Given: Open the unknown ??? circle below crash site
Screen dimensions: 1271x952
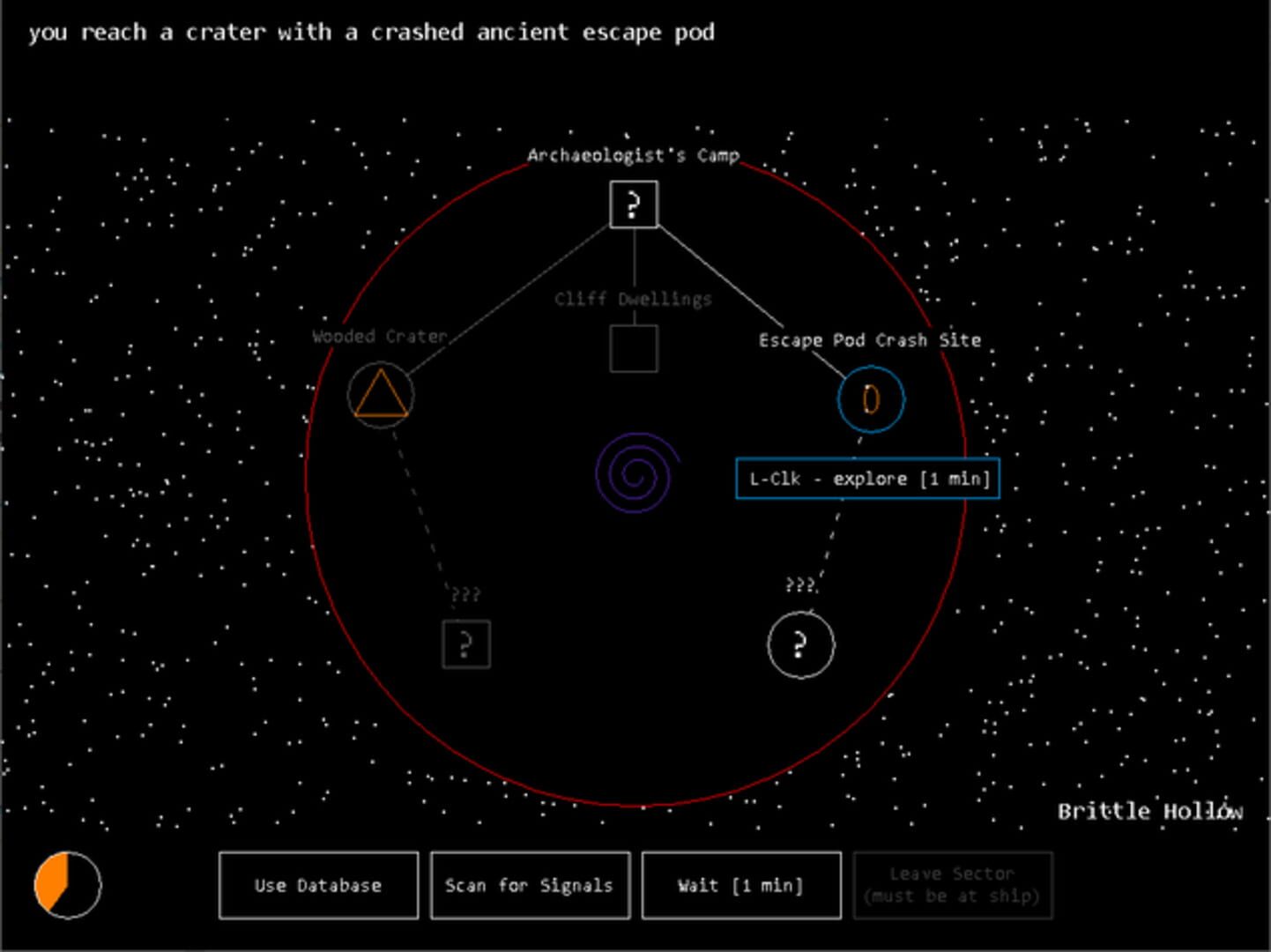Looking at the screenshot, I should click(799, 644).
